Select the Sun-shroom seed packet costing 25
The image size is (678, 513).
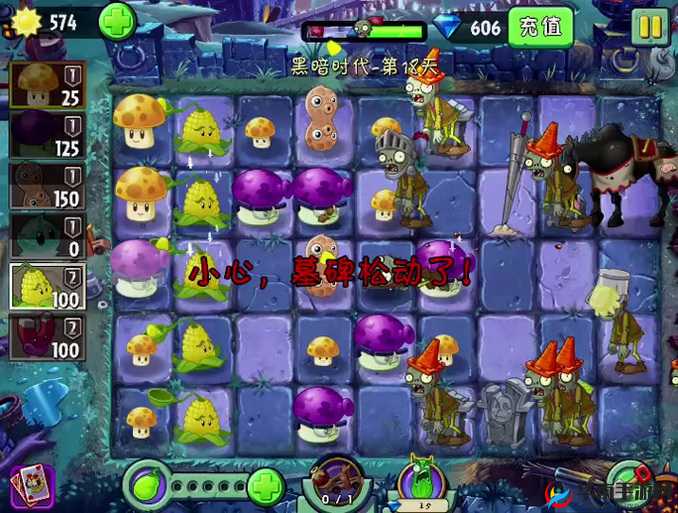(47, 84)
